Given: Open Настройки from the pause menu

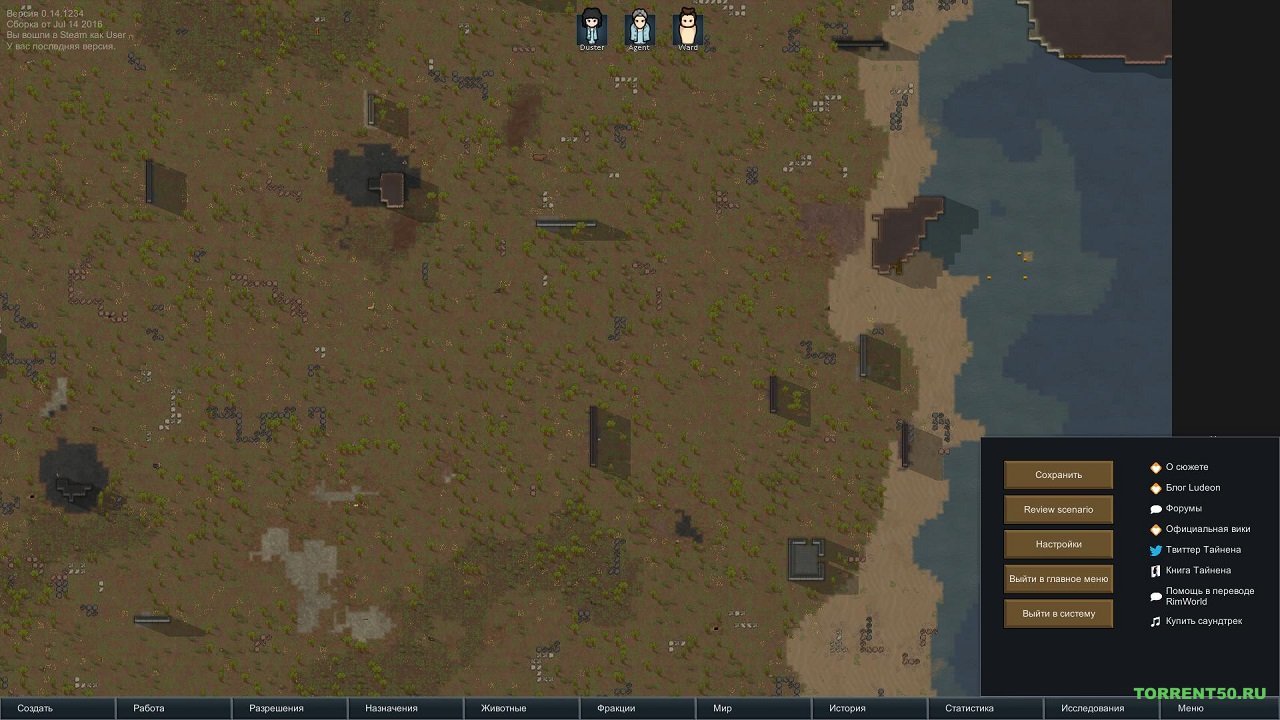Looking at the screenshot, I should 1058,544.
